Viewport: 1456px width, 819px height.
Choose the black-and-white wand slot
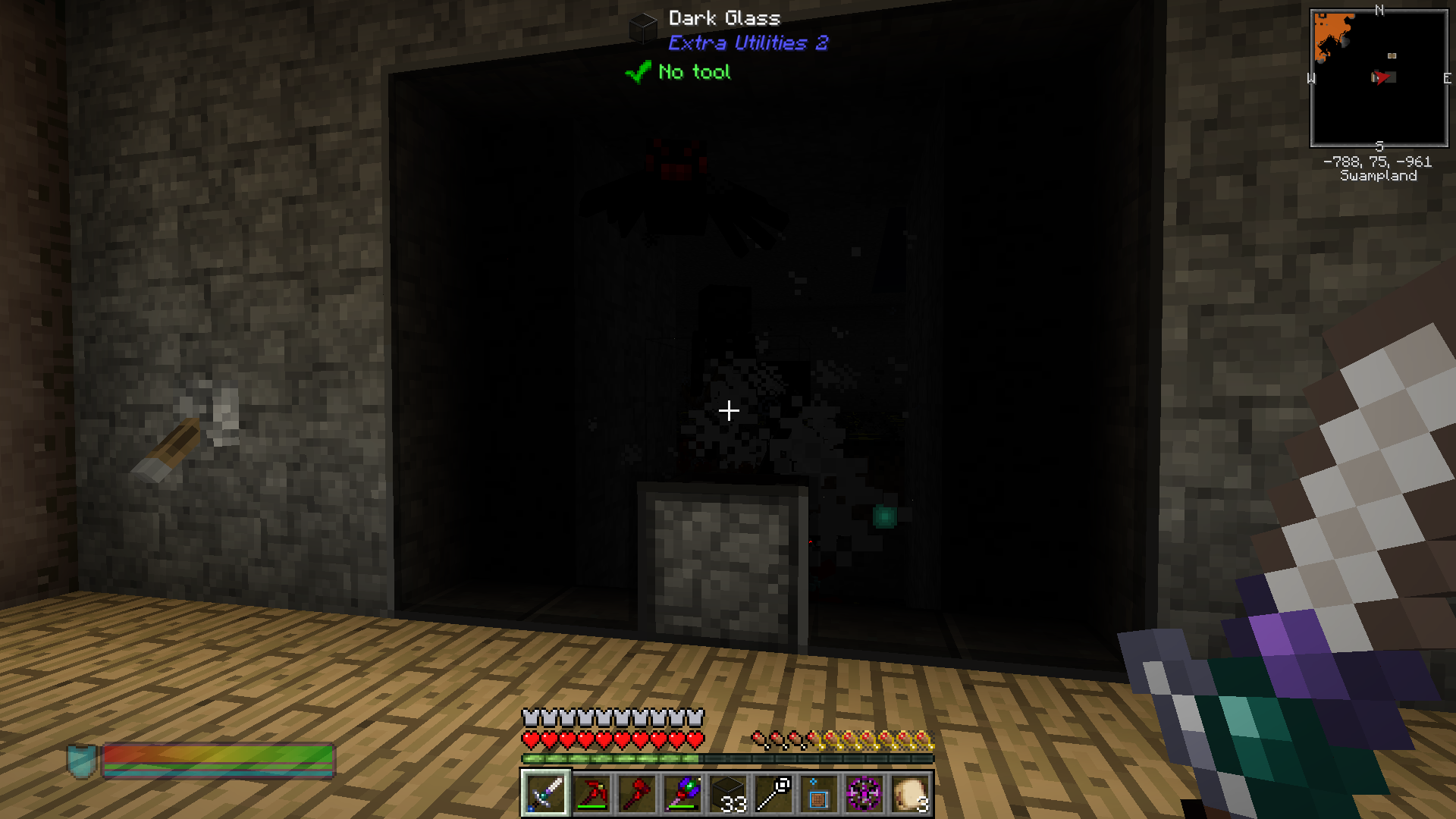coord(773,794)
